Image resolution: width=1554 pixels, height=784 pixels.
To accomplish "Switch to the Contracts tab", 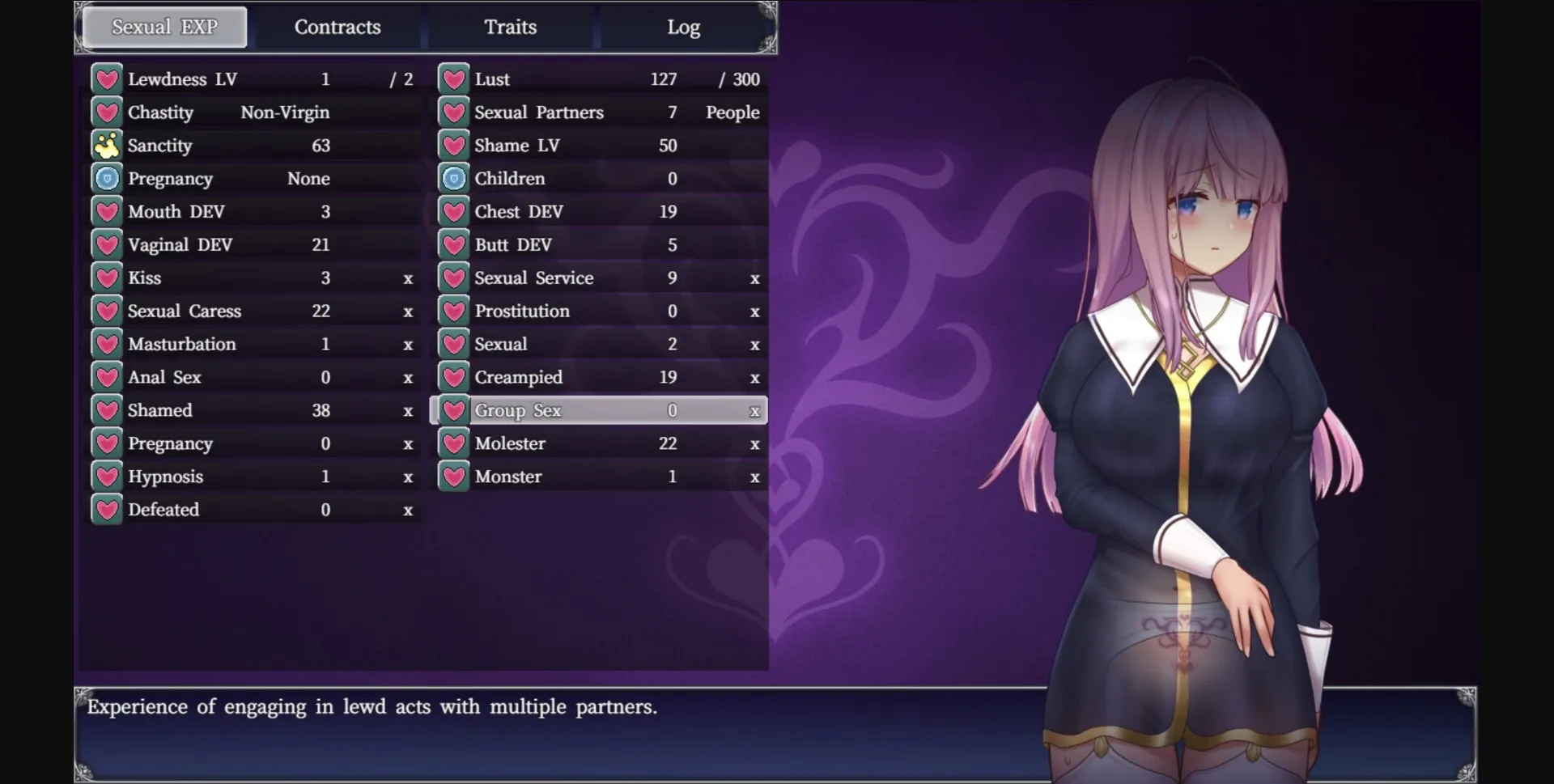I will (338, 27).
